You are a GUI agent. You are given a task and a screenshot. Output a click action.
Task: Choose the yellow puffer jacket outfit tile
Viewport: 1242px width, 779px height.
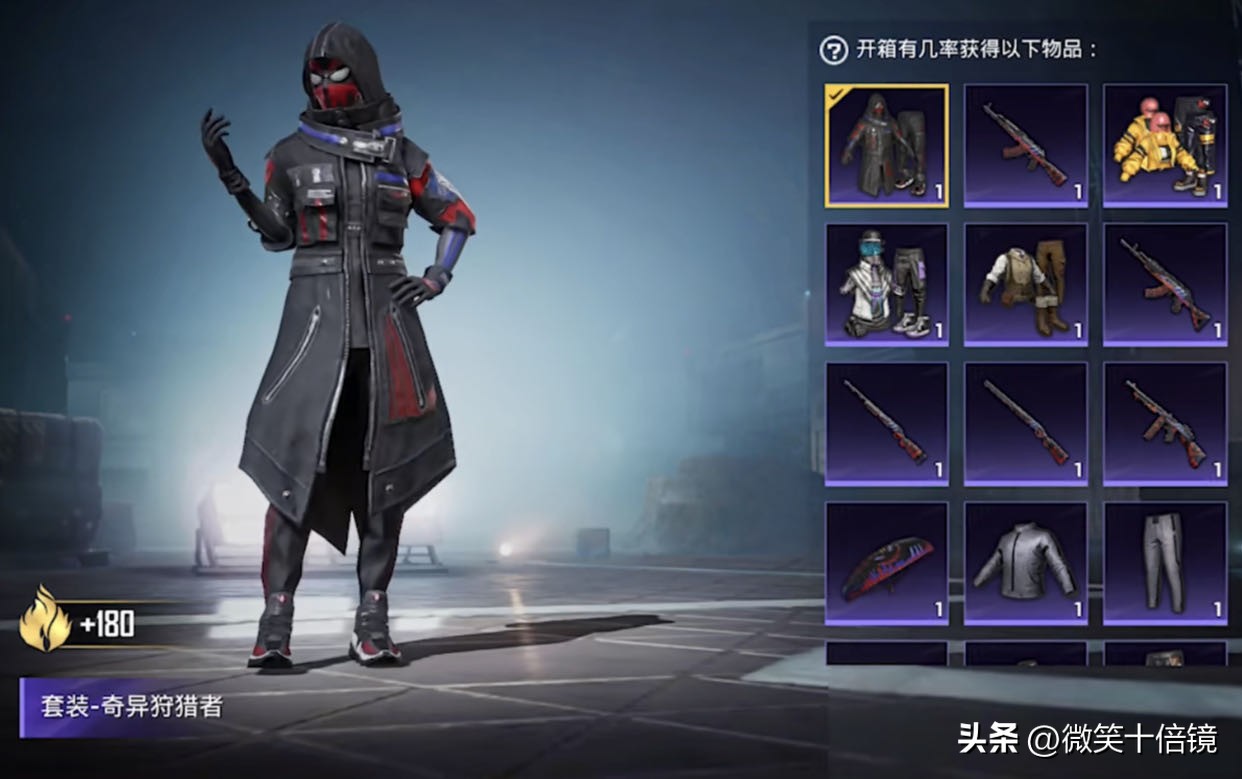(1165, 146)
